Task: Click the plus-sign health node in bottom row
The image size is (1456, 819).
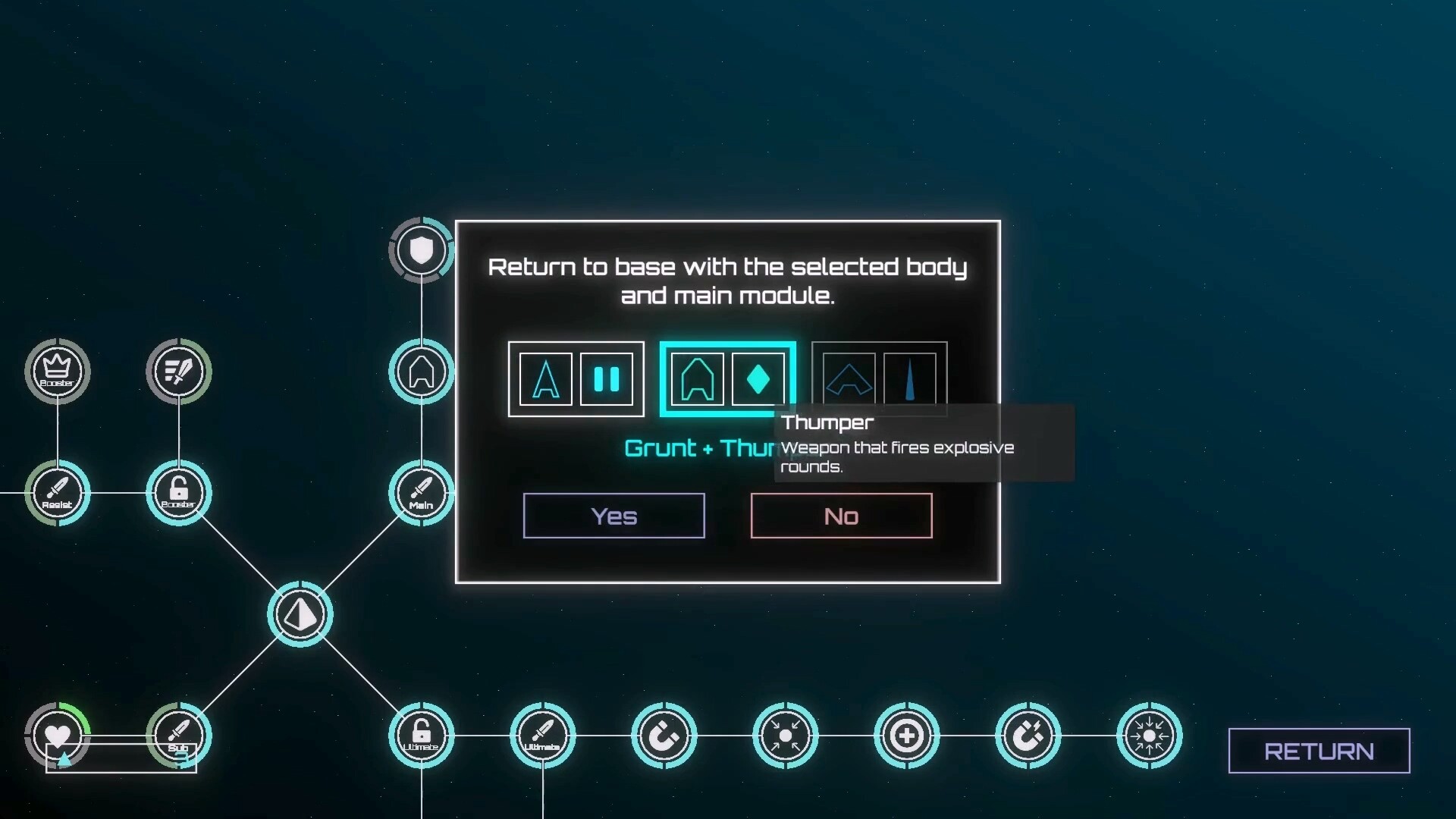Action: [908, 734]
